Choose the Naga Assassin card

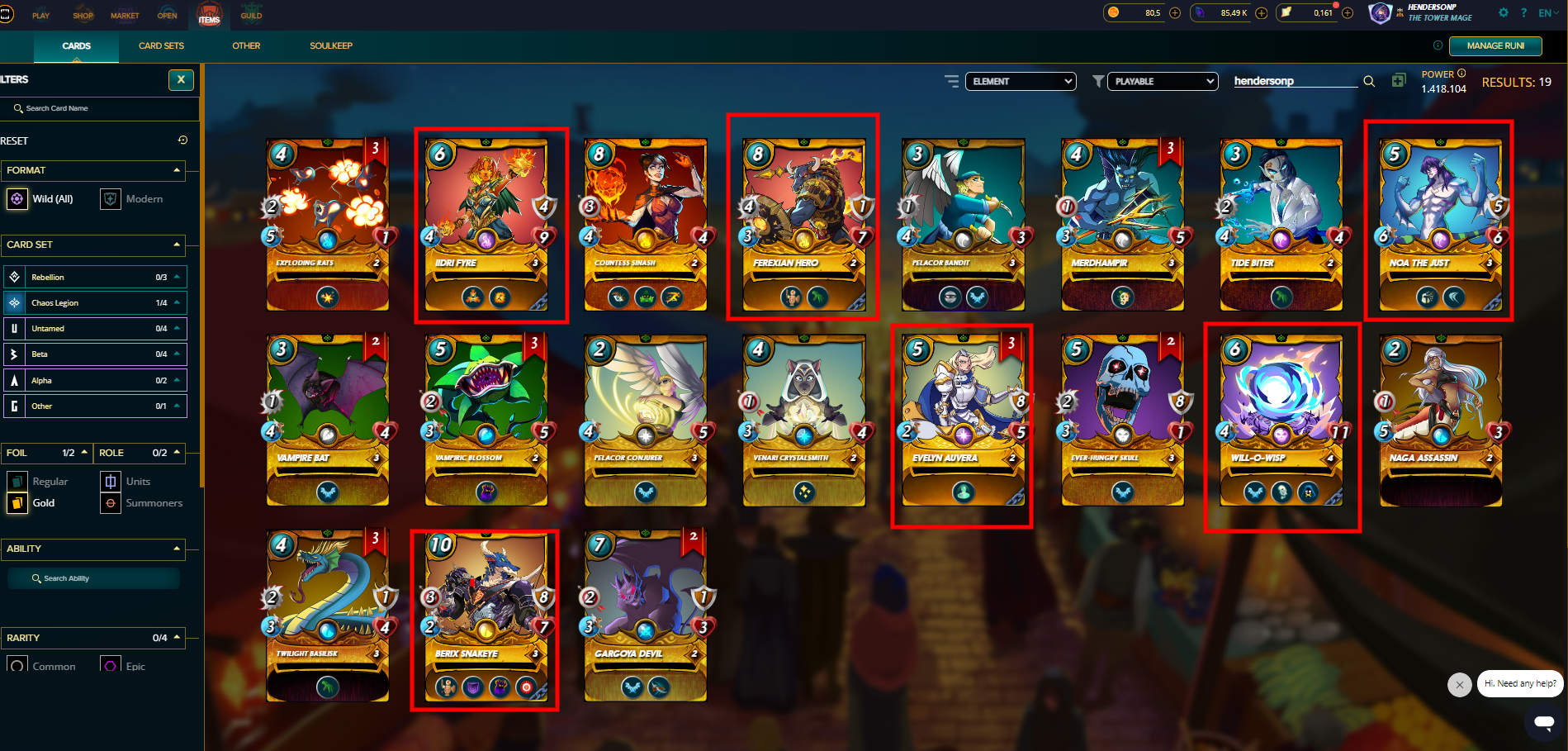tap(1440, 421)
